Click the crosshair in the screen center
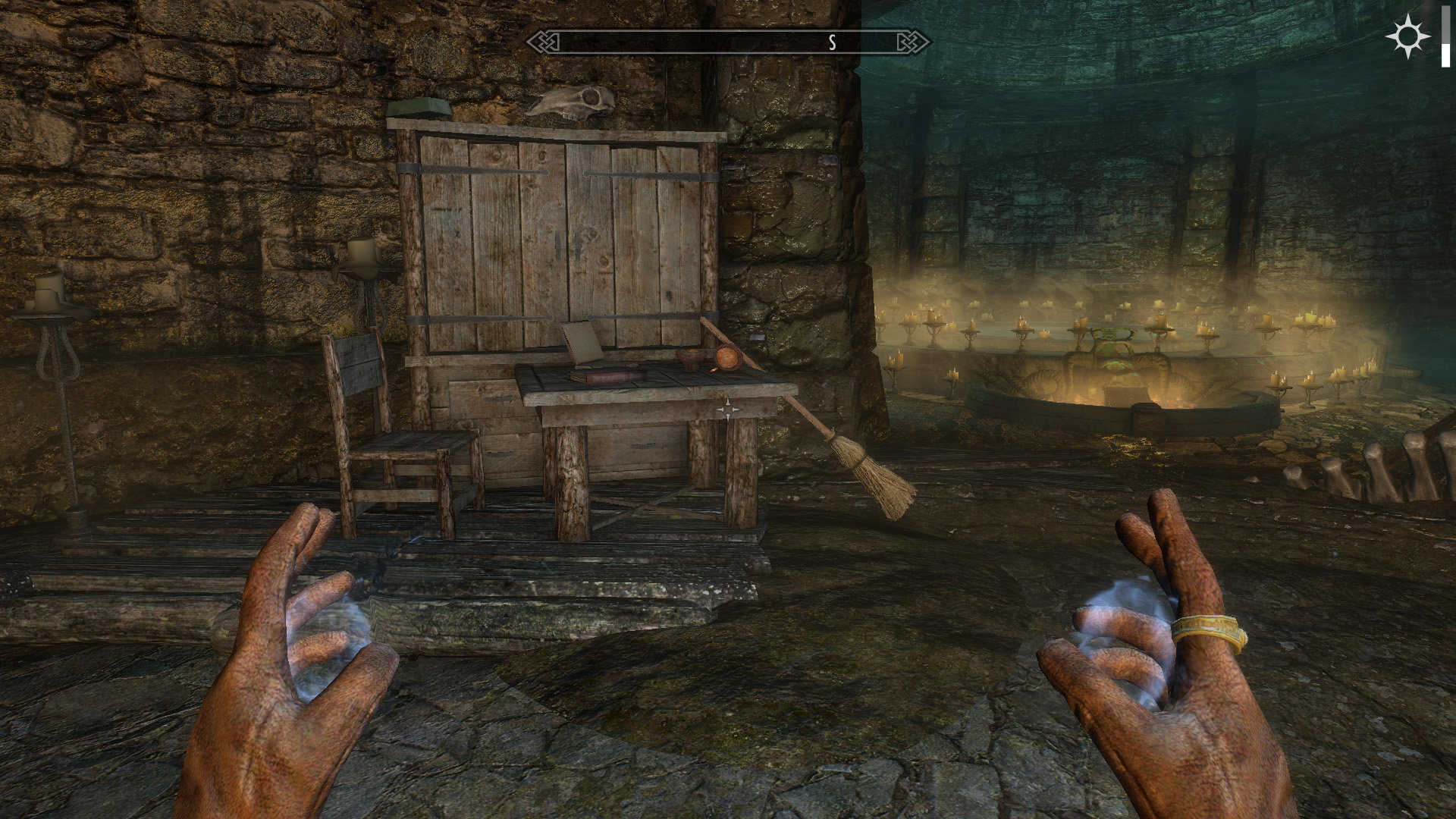The image size is (1456, 819). [x=727, y=409]
